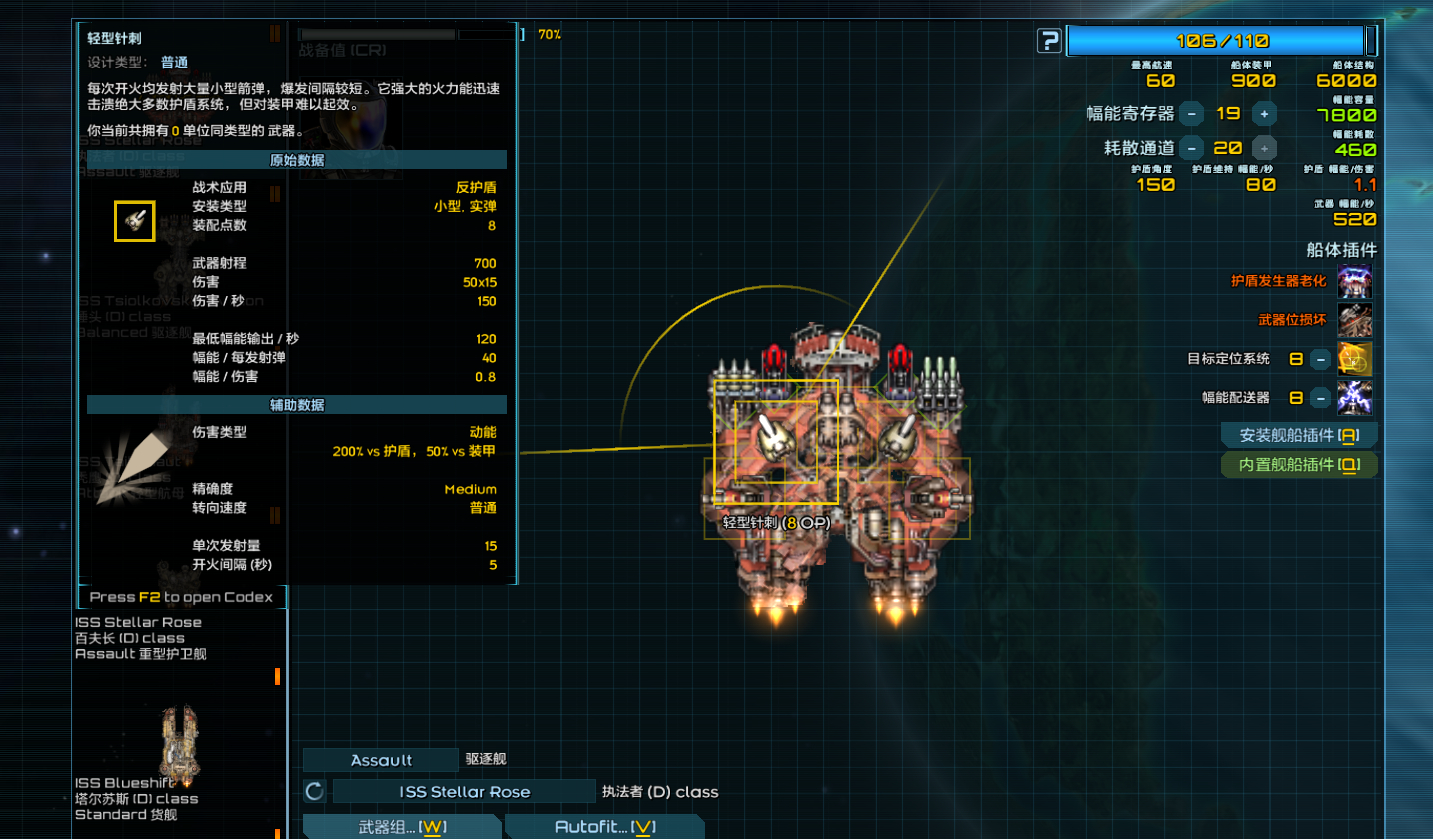The image size is (1433, 839).
Task: Select the 护盾发生器老化 hull mod icon
Action: [x=1354, y=282]
